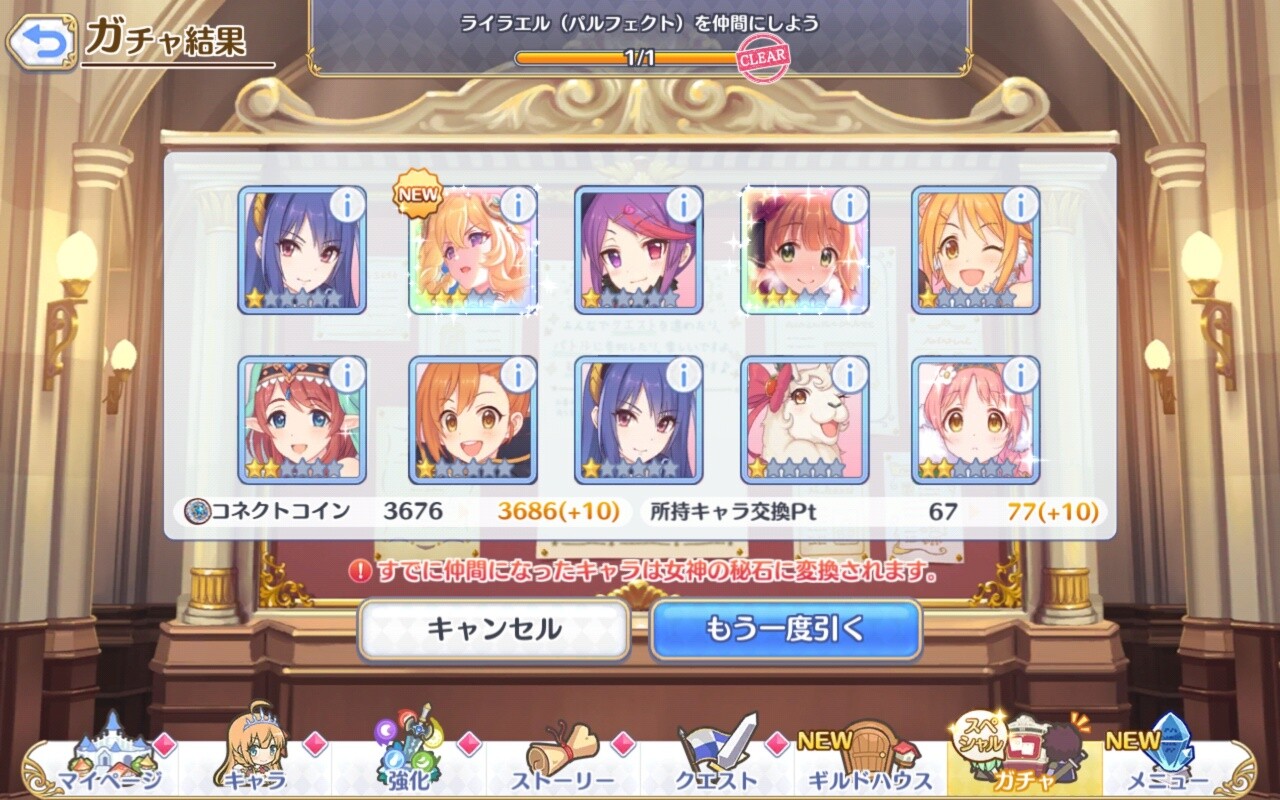Select the NEW blonde character card
1280x800 pixels.
click(x=472, y=252)
